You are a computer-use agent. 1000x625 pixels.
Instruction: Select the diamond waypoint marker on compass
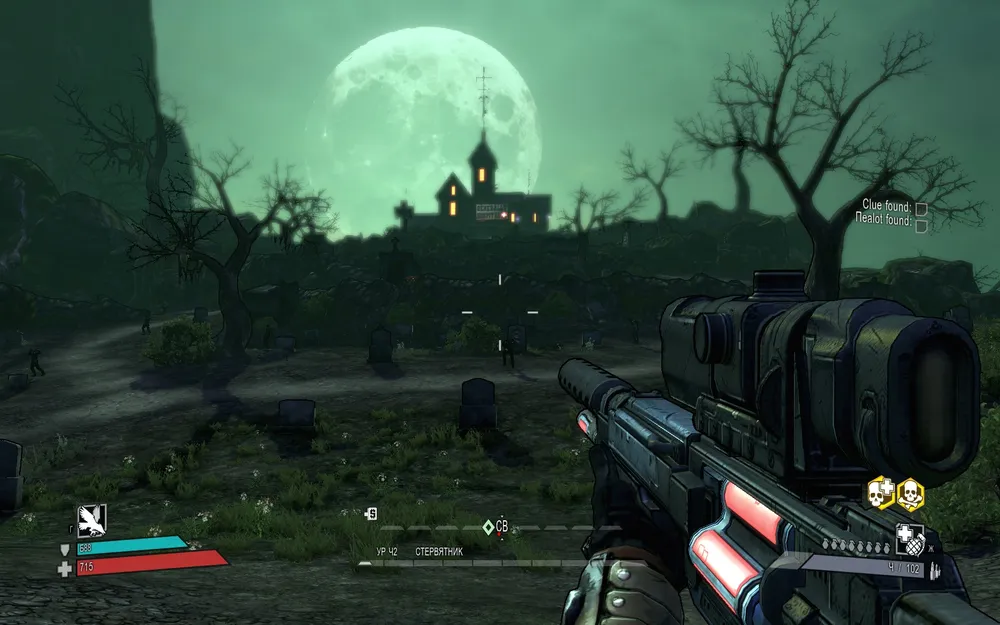(x=488, y=526)
